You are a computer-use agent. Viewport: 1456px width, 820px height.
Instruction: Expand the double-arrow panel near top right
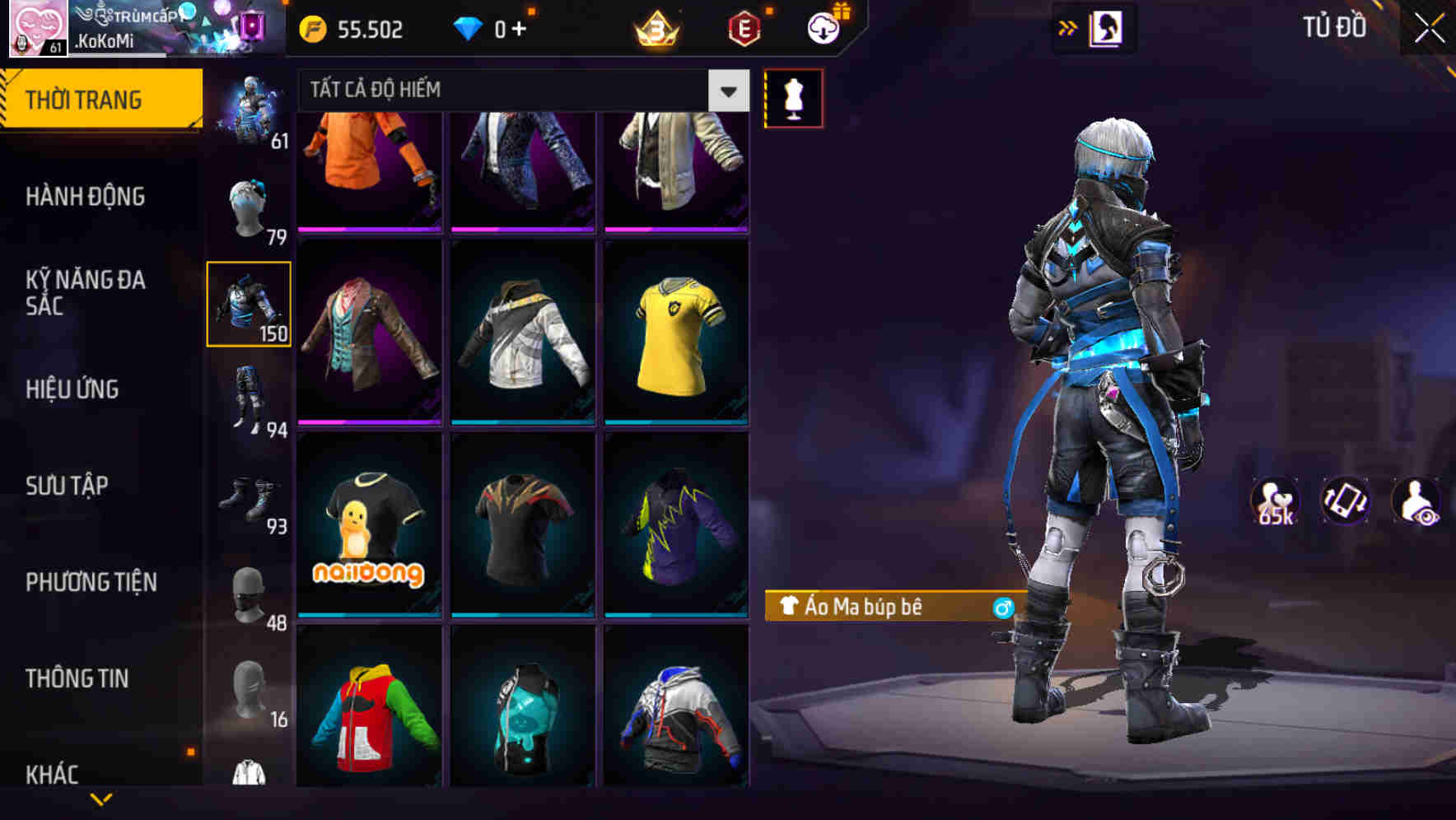pyautogui.click(x=1068, y=27)
